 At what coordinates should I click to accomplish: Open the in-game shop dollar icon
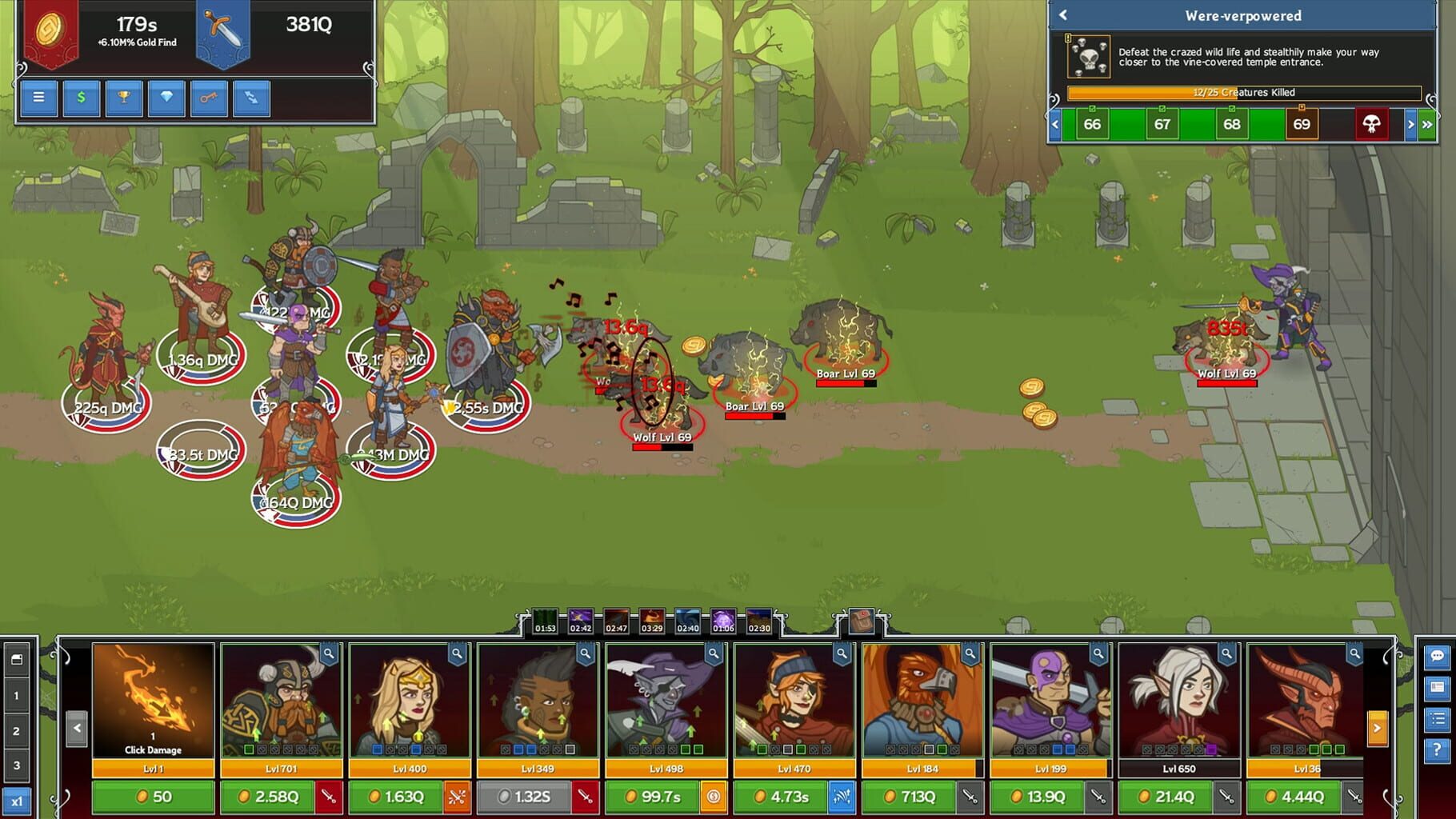pyautogui.click(x=81, y=98)
